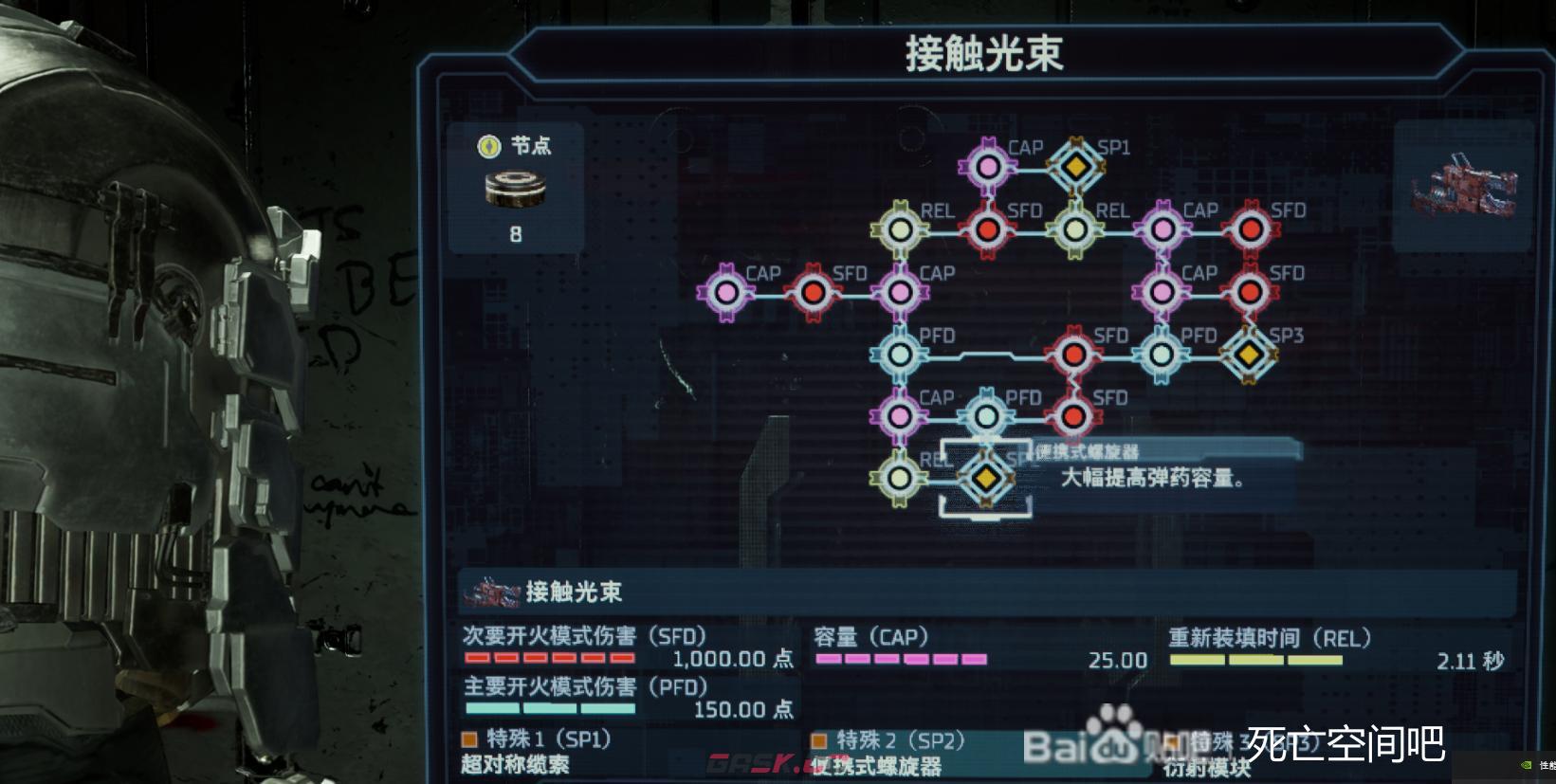
Task: Select the PFD primary damage node below center
Action: click(x=898, y=356)
